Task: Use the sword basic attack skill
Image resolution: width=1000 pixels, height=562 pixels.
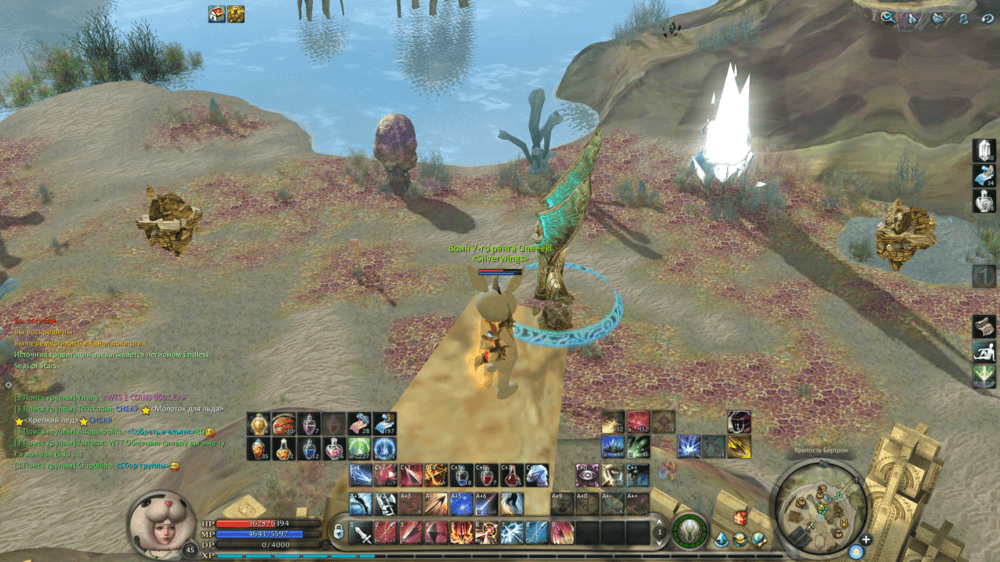Action: pyautogui.click(x=362, y=532)
